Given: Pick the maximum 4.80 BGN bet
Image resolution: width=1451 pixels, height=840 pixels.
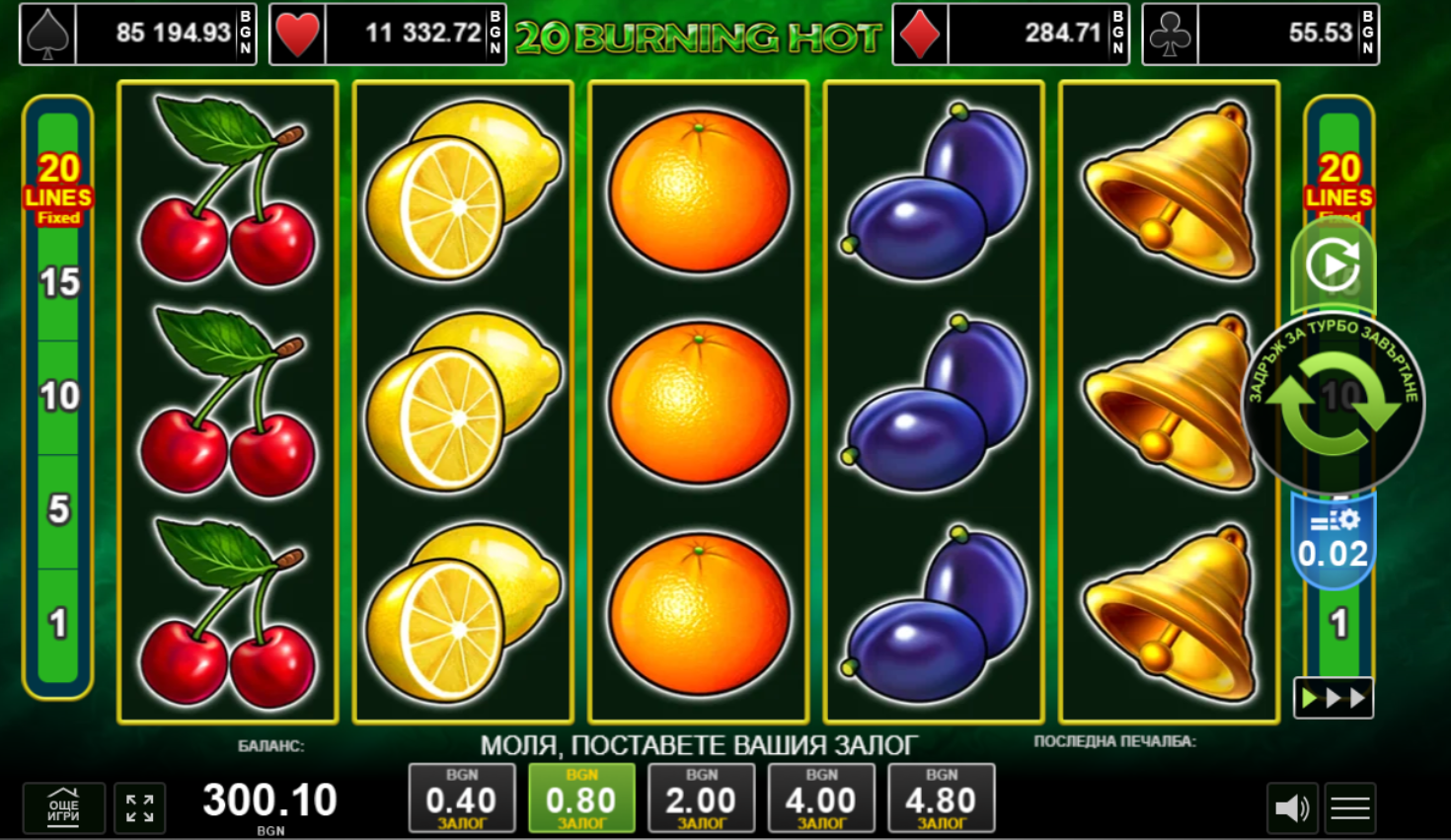Looking at the screenshot, I should (942, 799).
